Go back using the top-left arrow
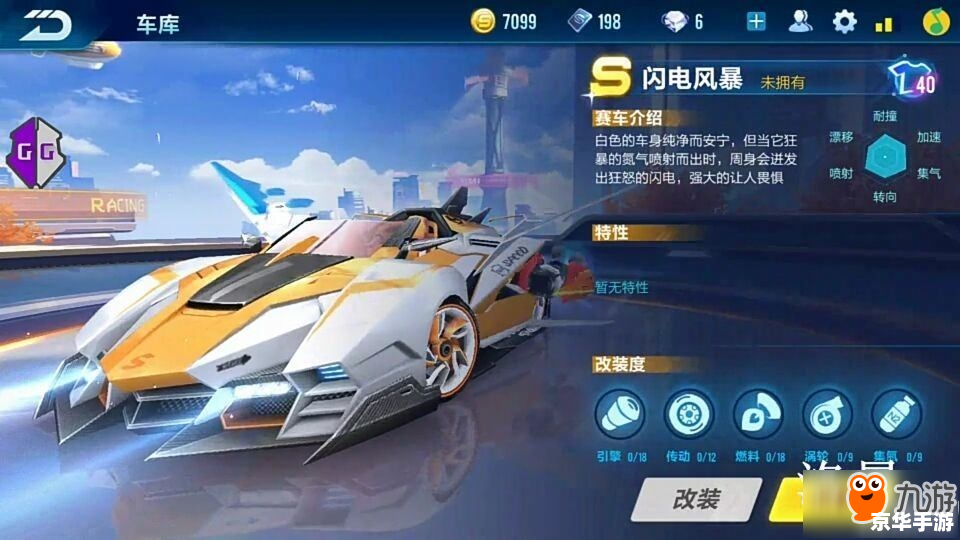 47,23
